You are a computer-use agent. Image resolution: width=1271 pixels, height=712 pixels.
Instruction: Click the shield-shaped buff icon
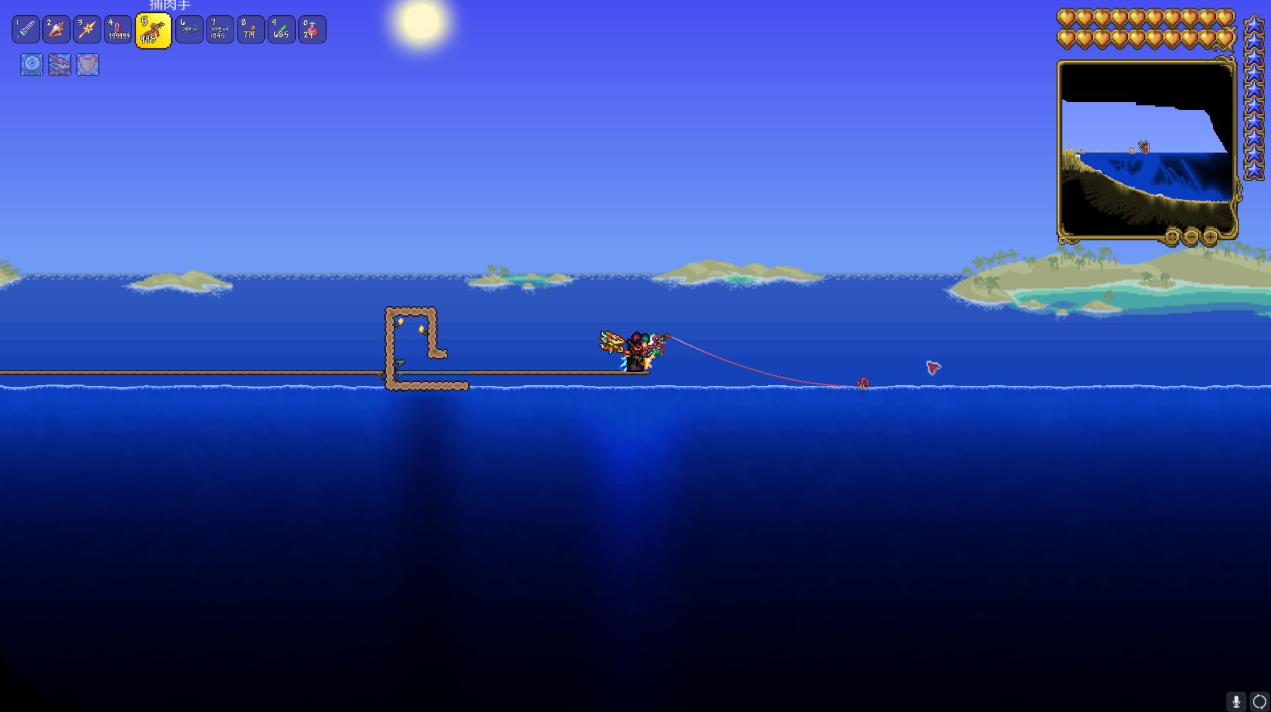(88, 65)
